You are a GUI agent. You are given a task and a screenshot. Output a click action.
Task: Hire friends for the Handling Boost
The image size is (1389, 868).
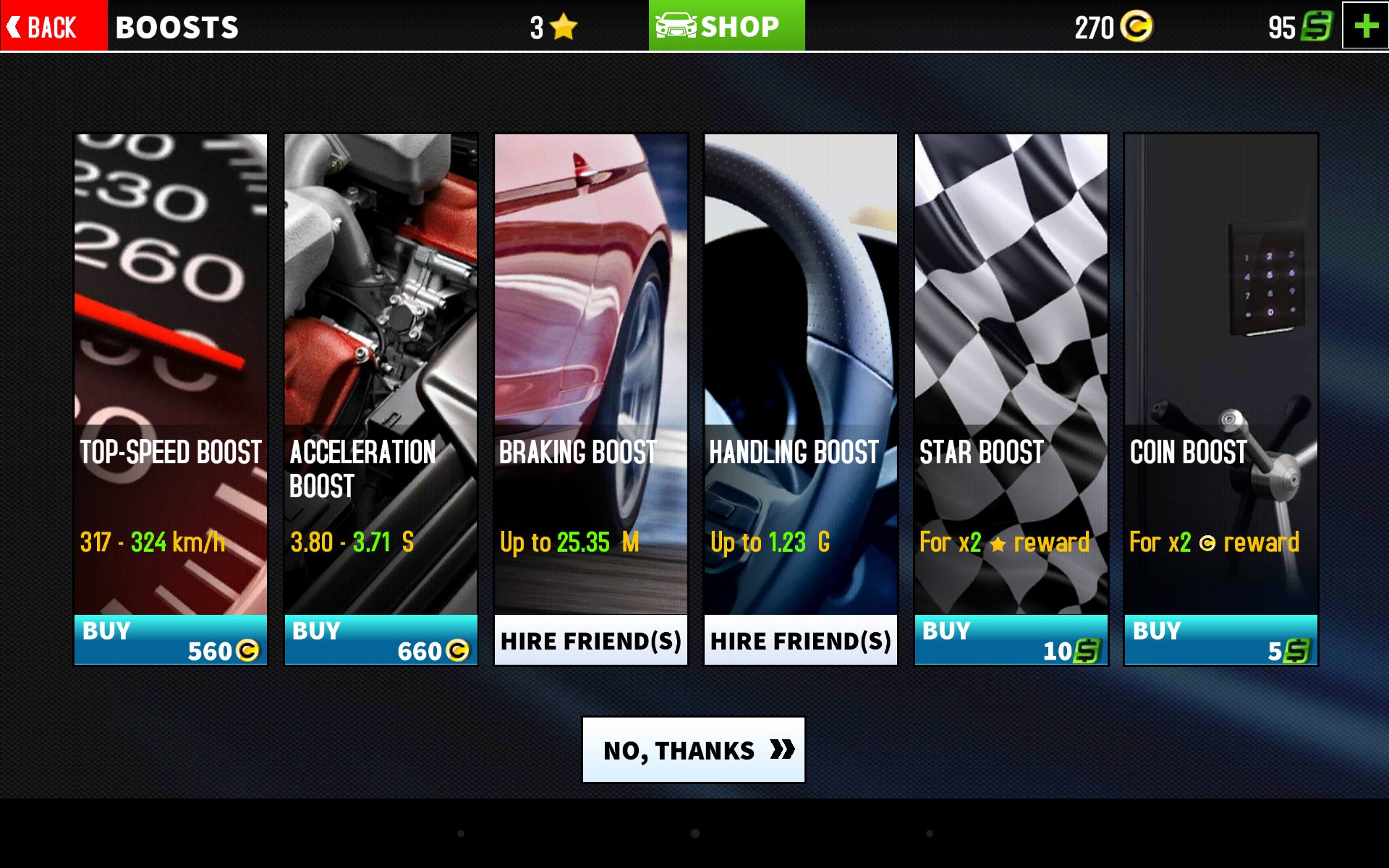point(800,640)
